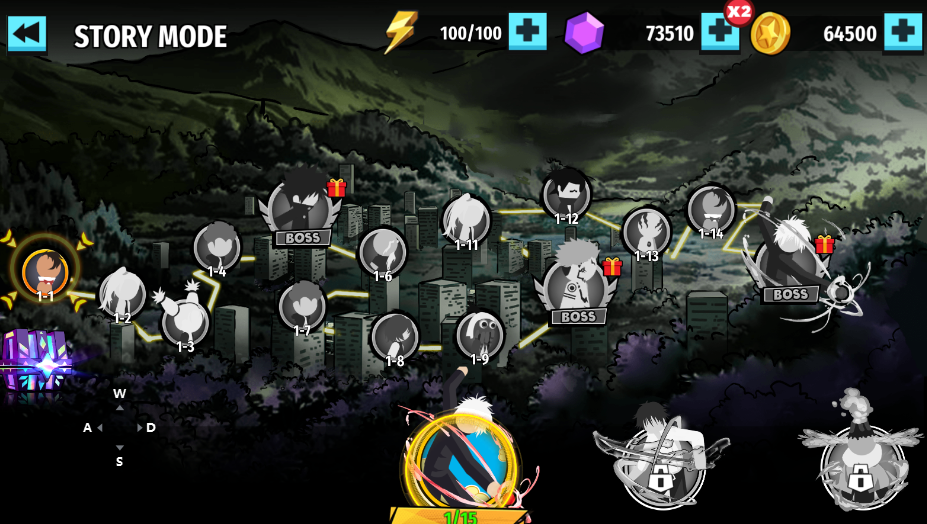Image resolution: width=927 pixels, height=524 pixels.
Task: Click the x2 coin bonus badge
Action: (739, 12)
